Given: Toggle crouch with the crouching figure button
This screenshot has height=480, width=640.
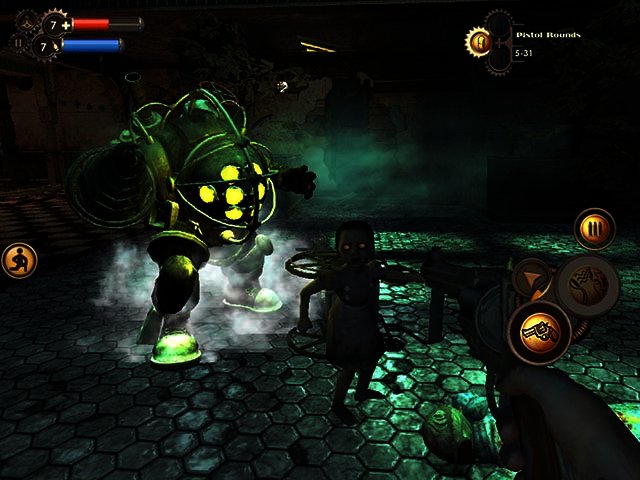Looking at the screenshot, I should coord(19,261).
